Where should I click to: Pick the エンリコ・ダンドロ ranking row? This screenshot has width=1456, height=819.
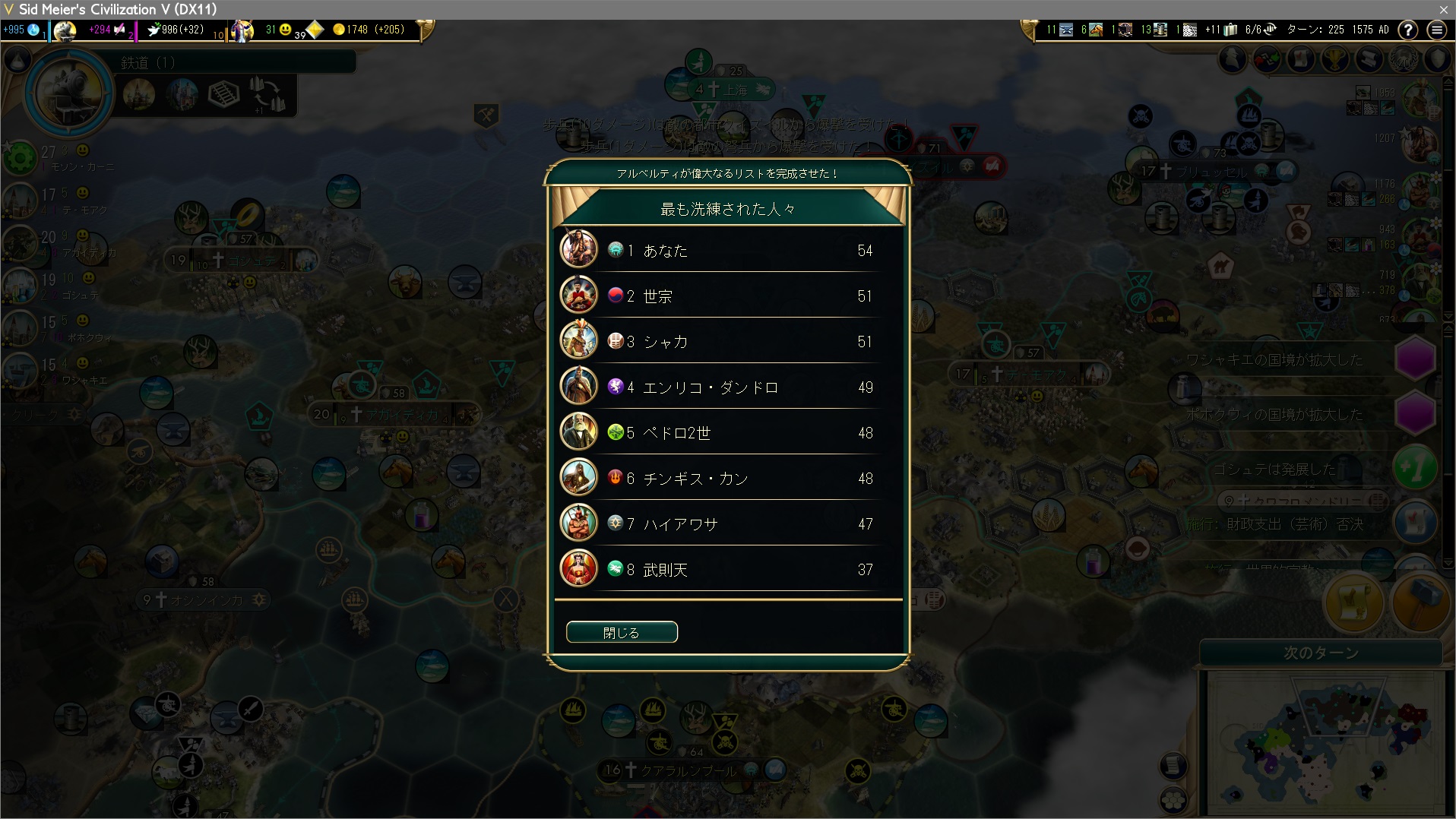pos(728,387)
